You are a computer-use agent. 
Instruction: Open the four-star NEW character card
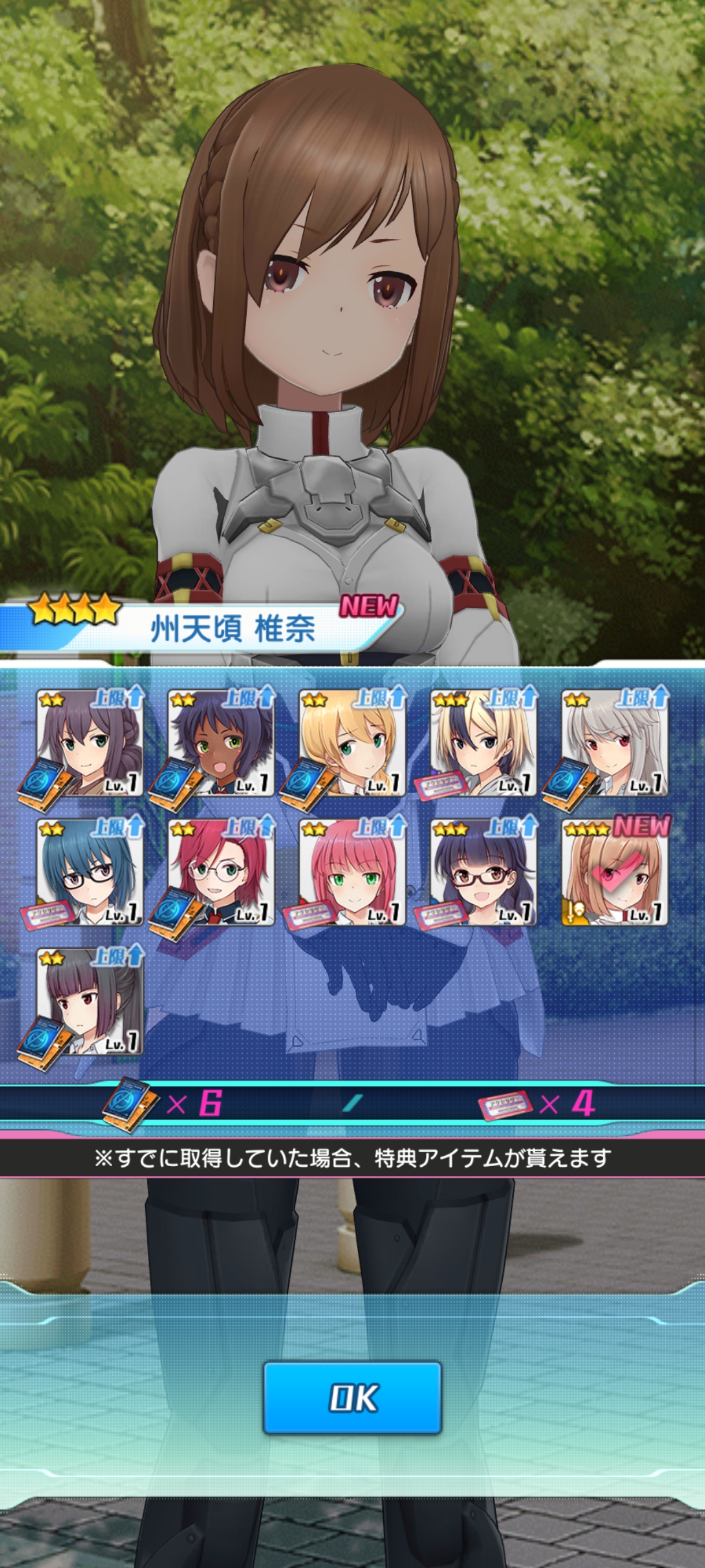(x=614, y=873)
